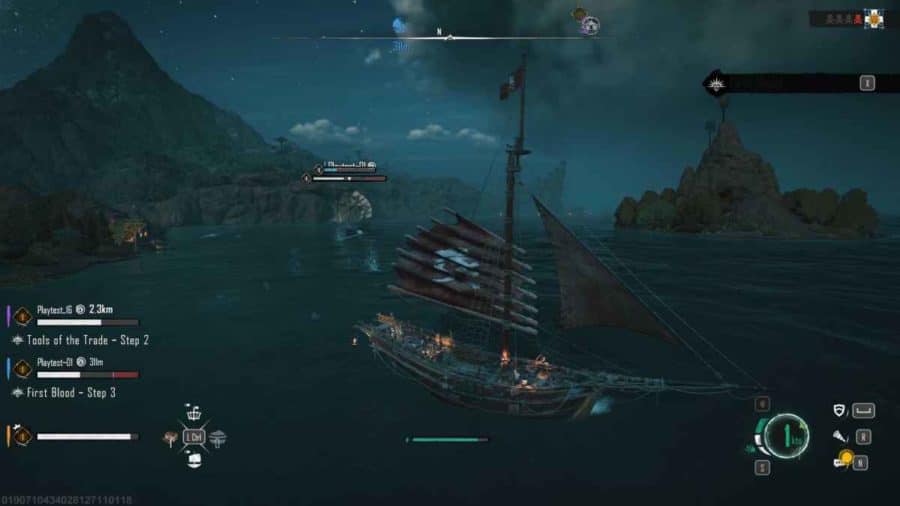Screen dimensions: 900x506
Task: Click the circular wind and speed gauge
Action: tap(787, 436)
